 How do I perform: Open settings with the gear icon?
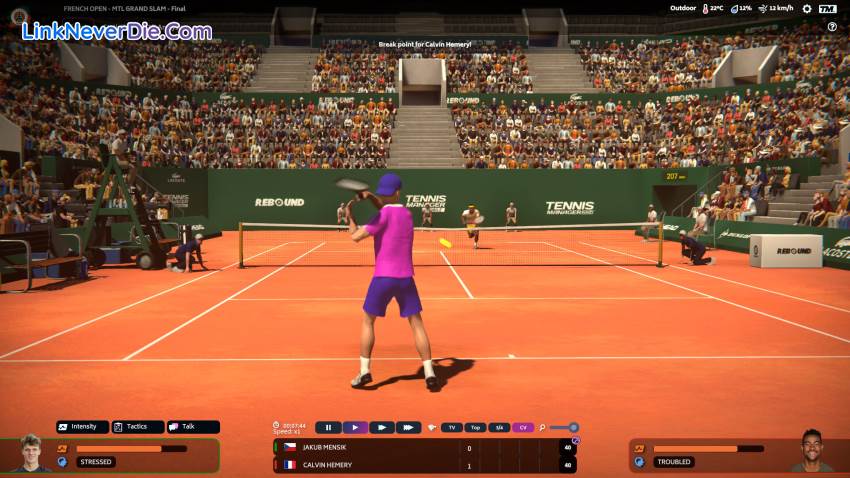click(x=806, y=9)
